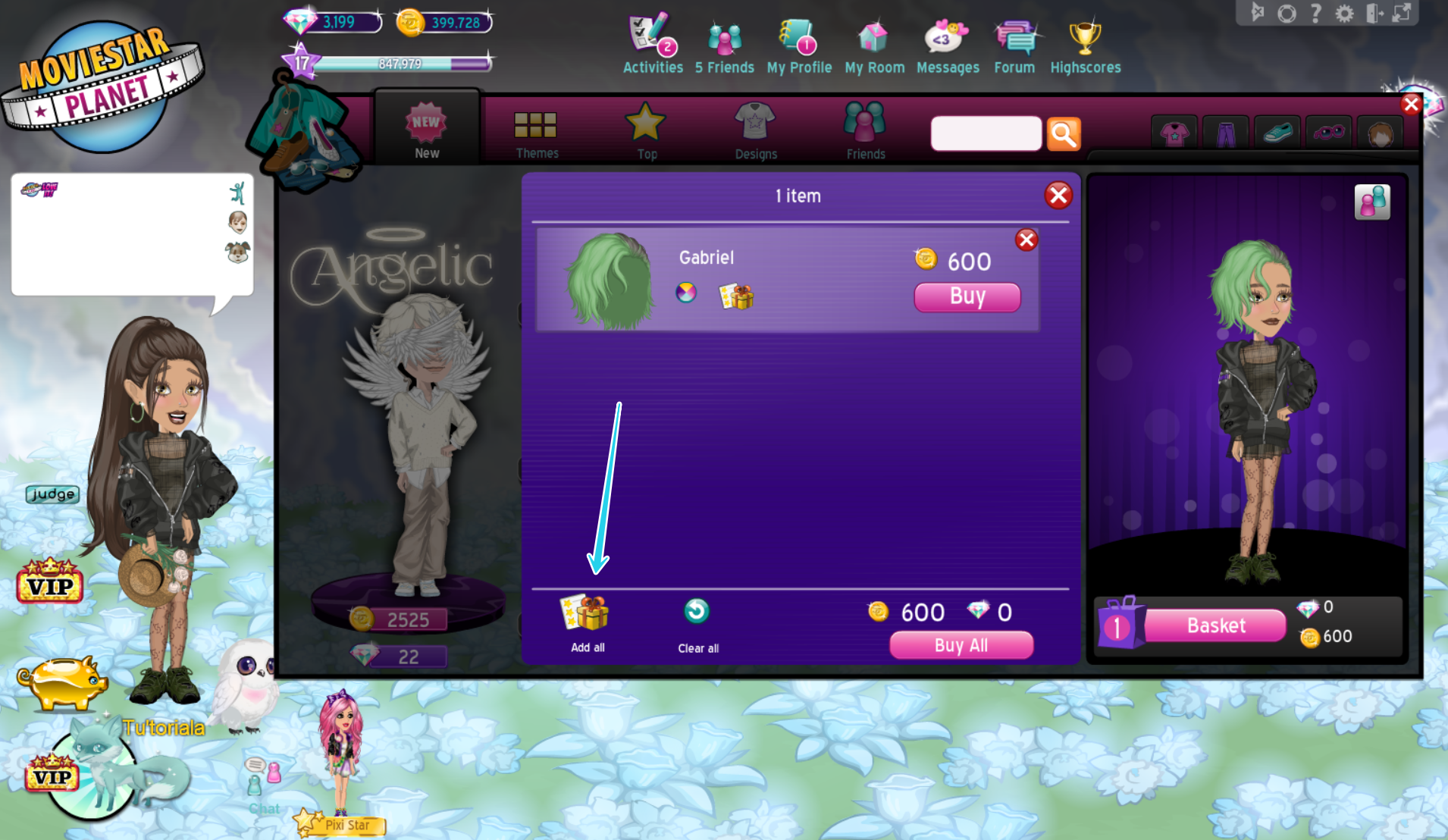Open the 5 Friends list
Viewport: 1448px width, 840px height.
point(724,42)
